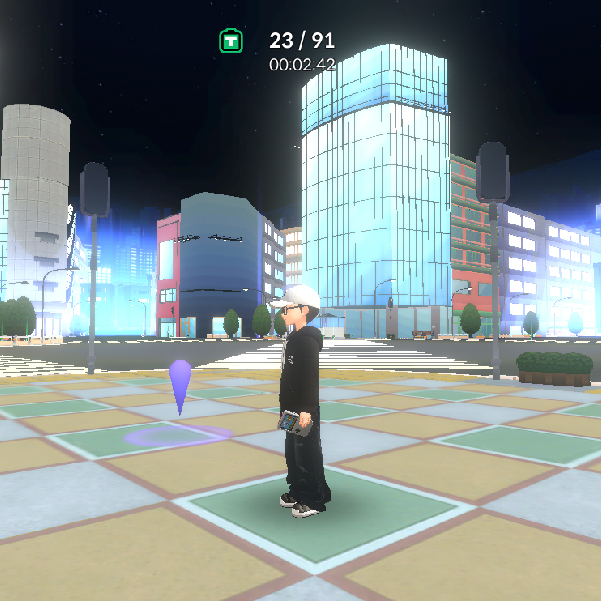Click the green T token icon

point(231,41)
